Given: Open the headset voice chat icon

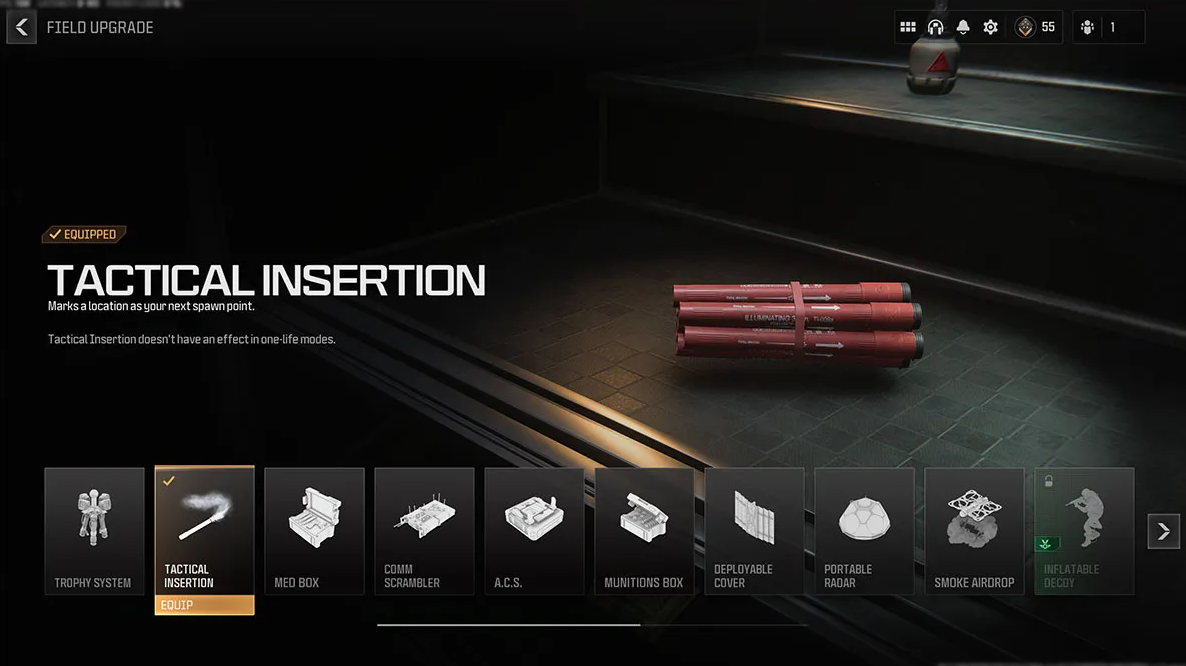Looking at the screenshot, I should pos(936,28).
